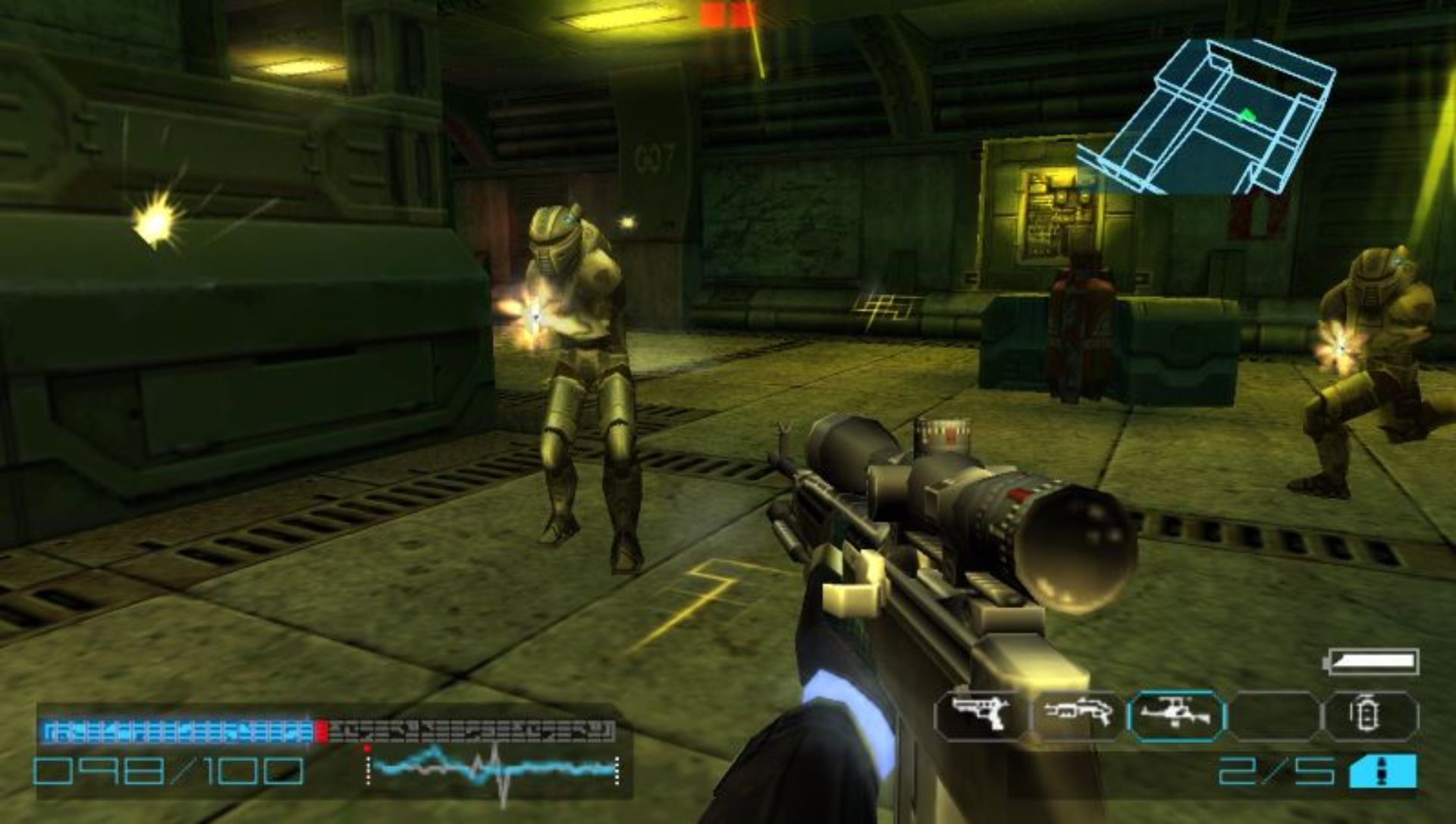Click the cyan bullet ammo-type icon
Screen dimensions: 1456x824
click(x=1382, y=772)
